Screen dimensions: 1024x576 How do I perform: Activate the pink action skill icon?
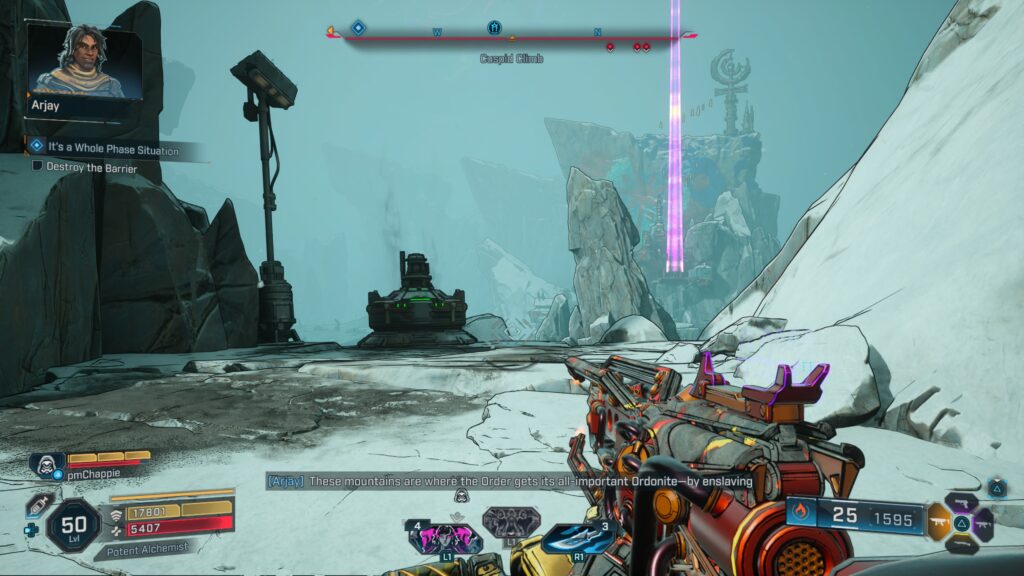445,539
